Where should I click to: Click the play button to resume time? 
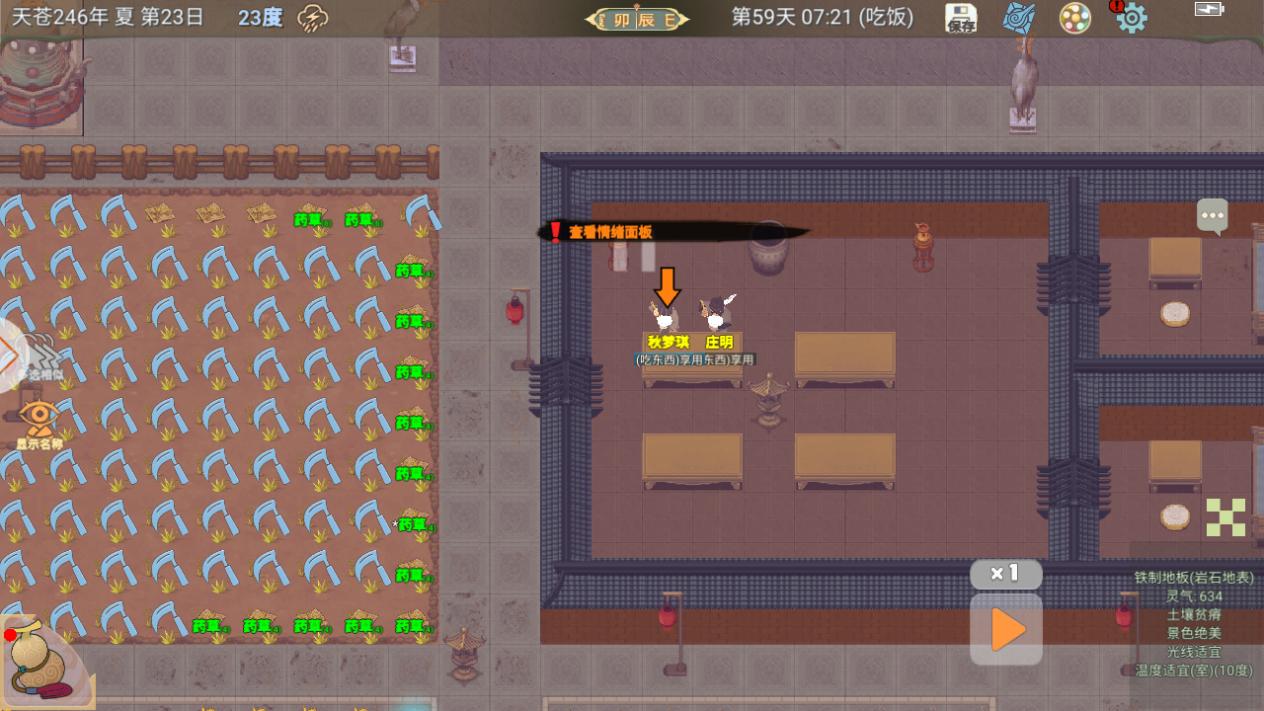(1006, 630)
